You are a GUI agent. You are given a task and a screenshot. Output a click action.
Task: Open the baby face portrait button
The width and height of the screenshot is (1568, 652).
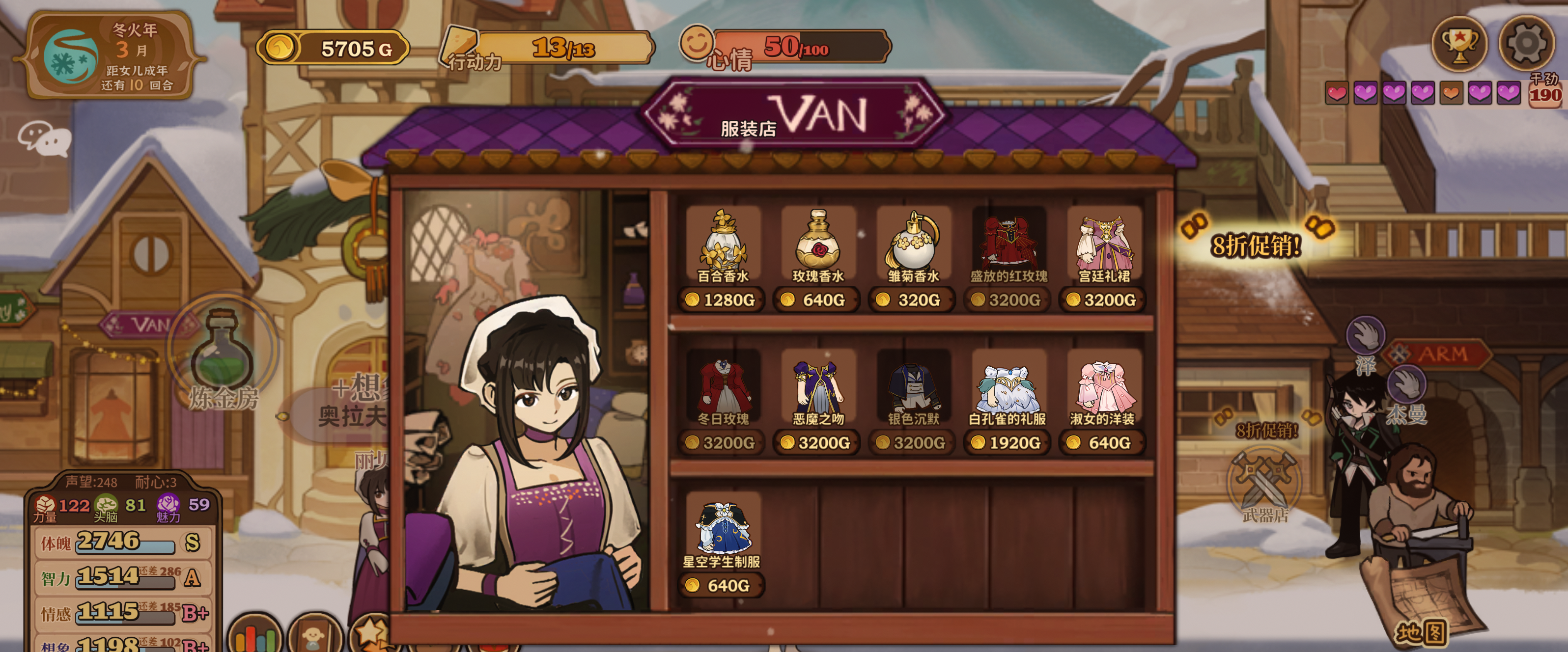pos(313,637)
